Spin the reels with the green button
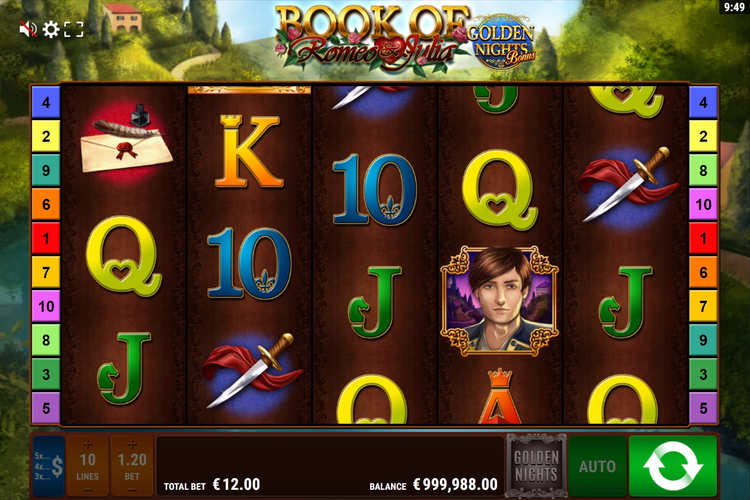 [672, 466]
